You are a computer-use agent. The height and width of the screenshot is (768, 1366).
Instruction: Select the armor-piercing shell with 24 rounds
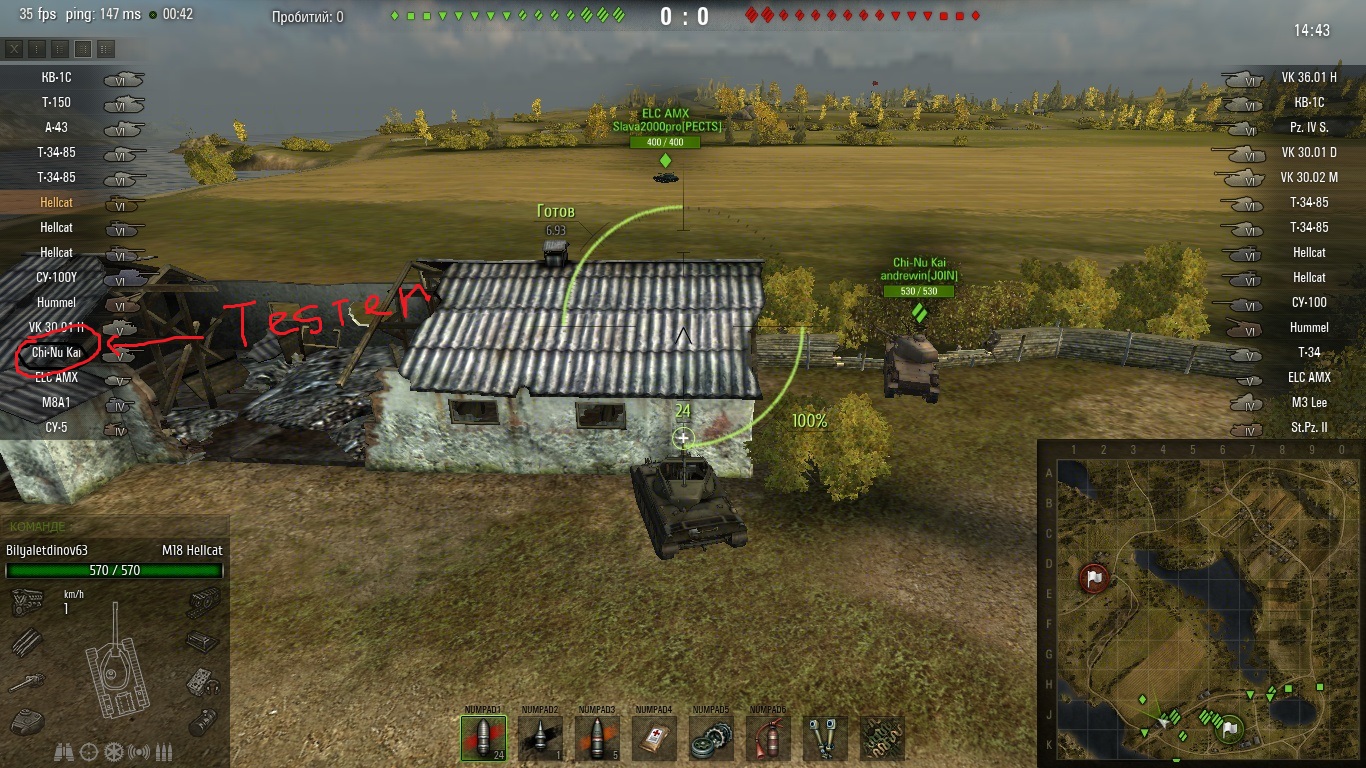483,738
